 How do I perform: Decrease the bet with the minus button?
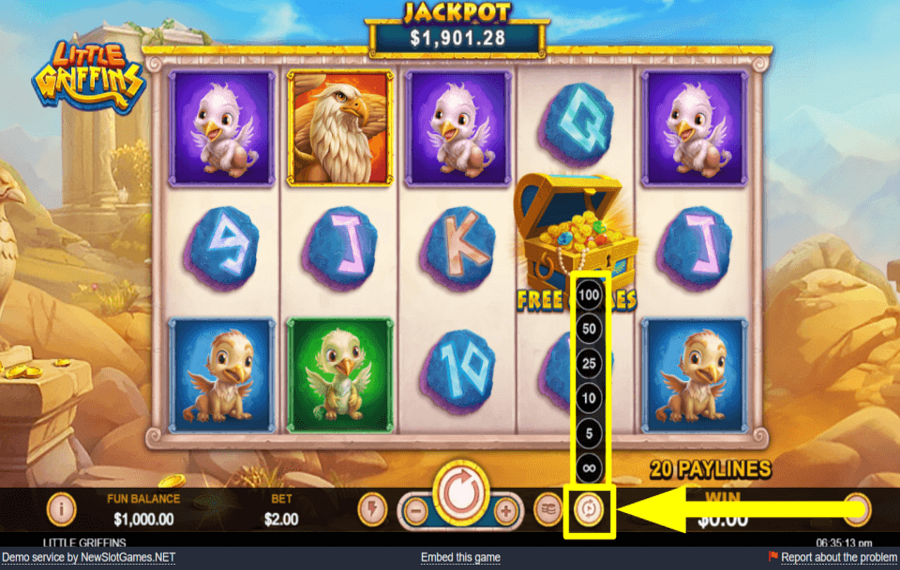416,510
